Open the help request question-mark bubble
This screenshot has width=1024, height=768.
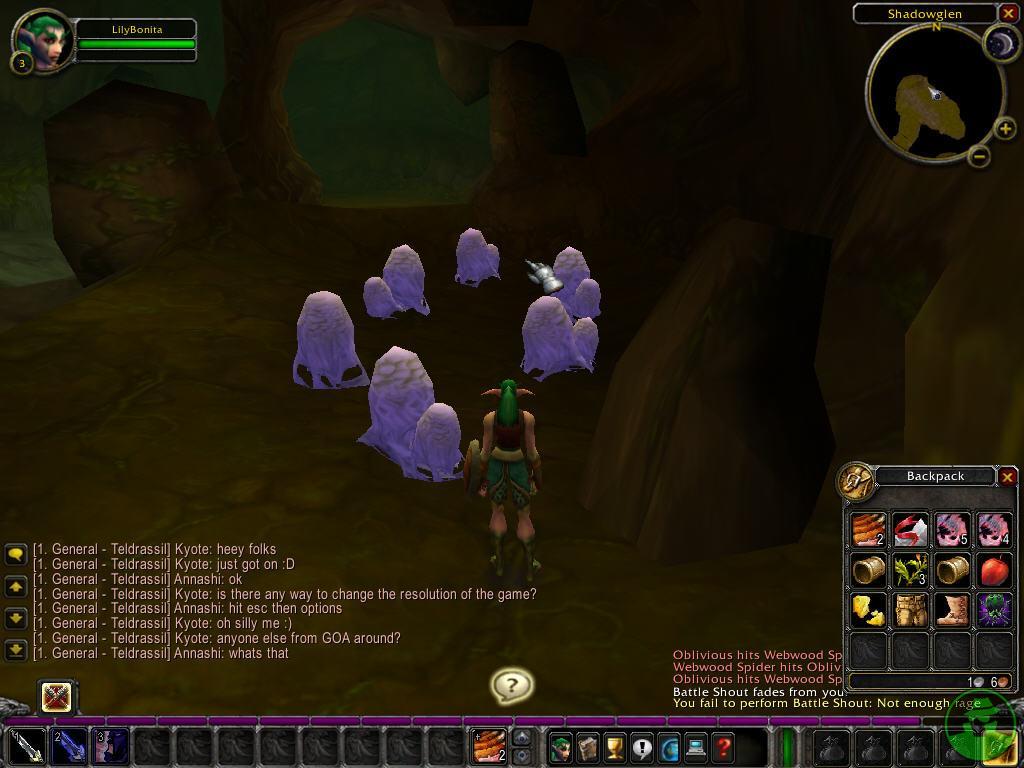[512, 685]
